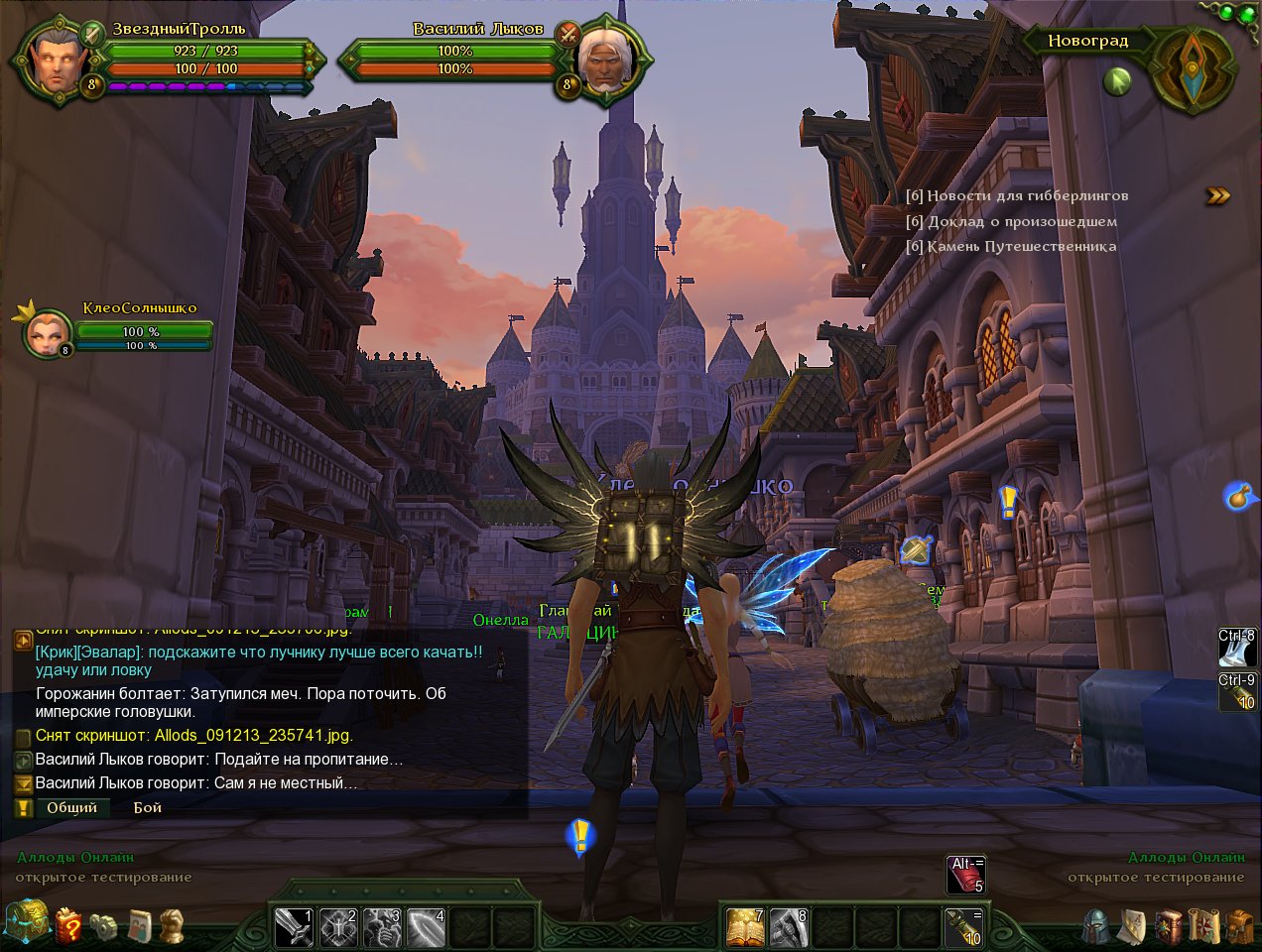The image size is (1262, 952).
Task: Use the cross shield ability in slot 2
Action: point(337,927)
